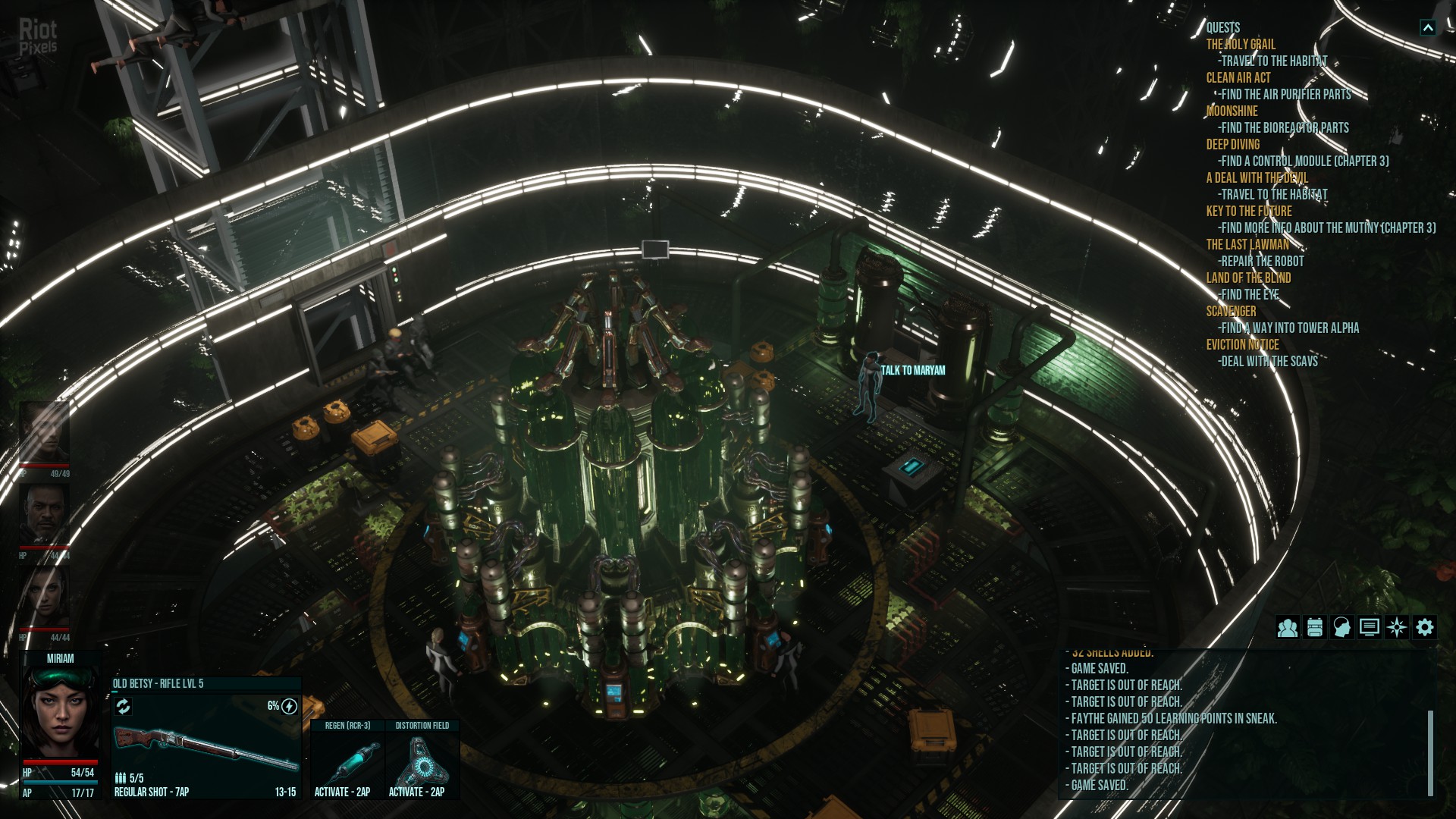Click the weapon swap arrows icon
The image size is (1456, 819).
(123, 707)
